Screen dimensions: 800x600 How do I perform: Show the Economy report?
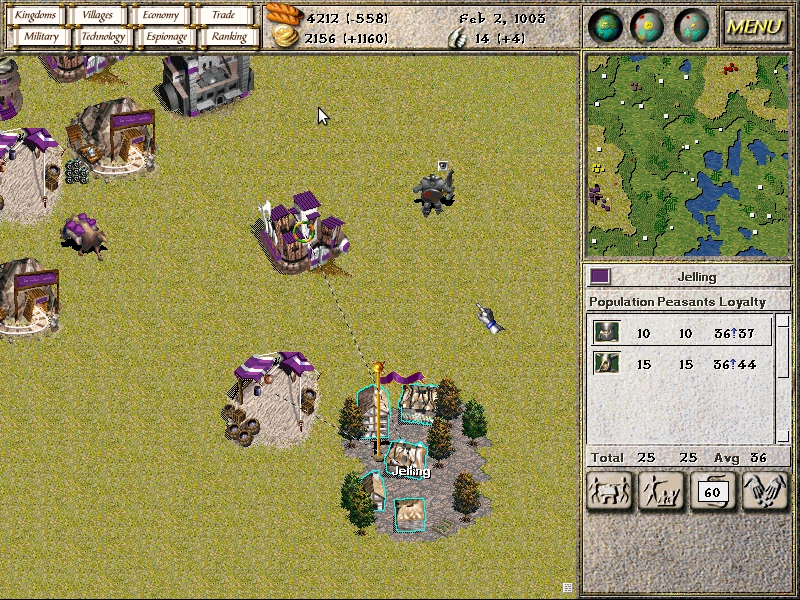[x=160, y=15]
